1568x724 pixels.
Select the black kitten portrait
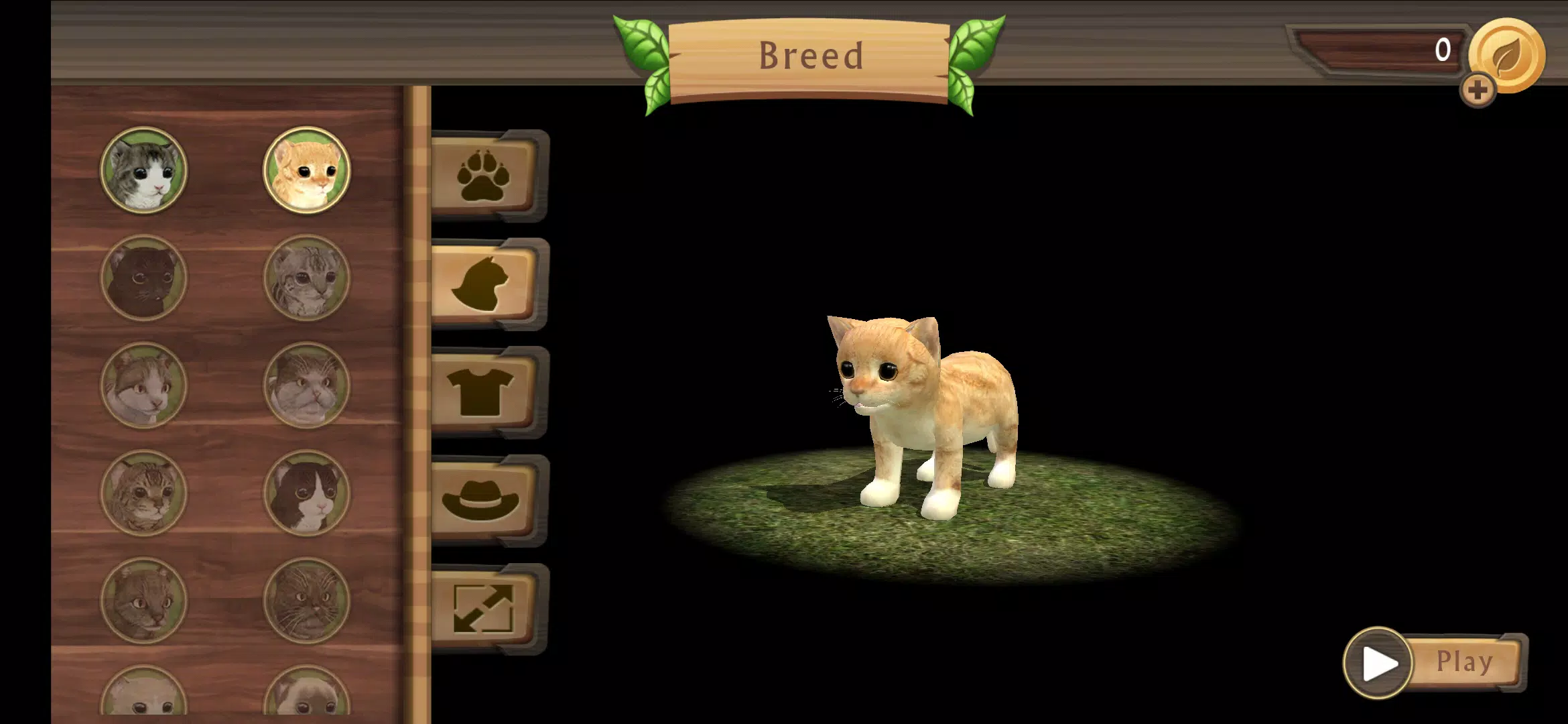(143, 278)
